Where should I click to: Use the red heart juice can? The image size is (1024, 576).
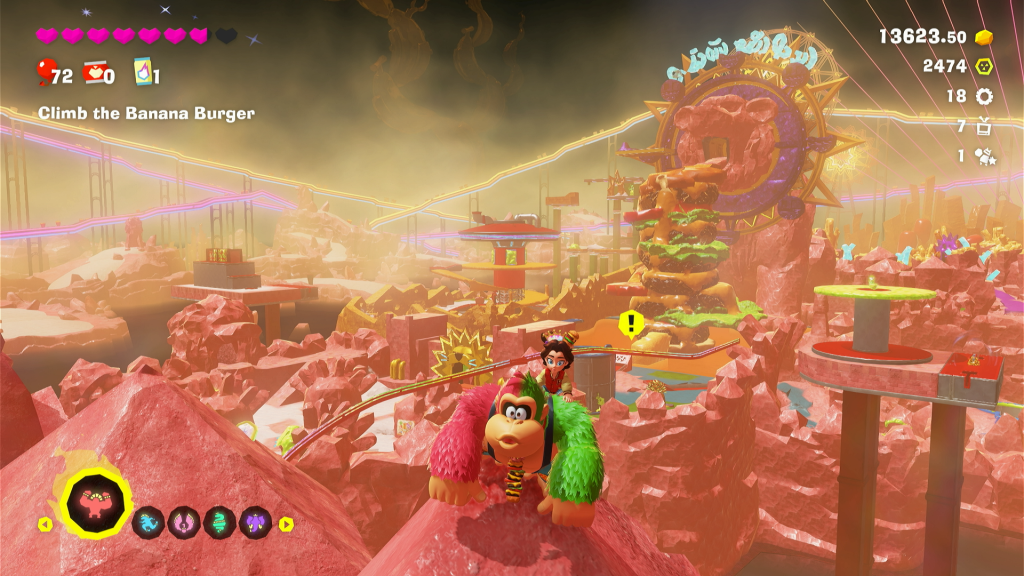(95, 73)
